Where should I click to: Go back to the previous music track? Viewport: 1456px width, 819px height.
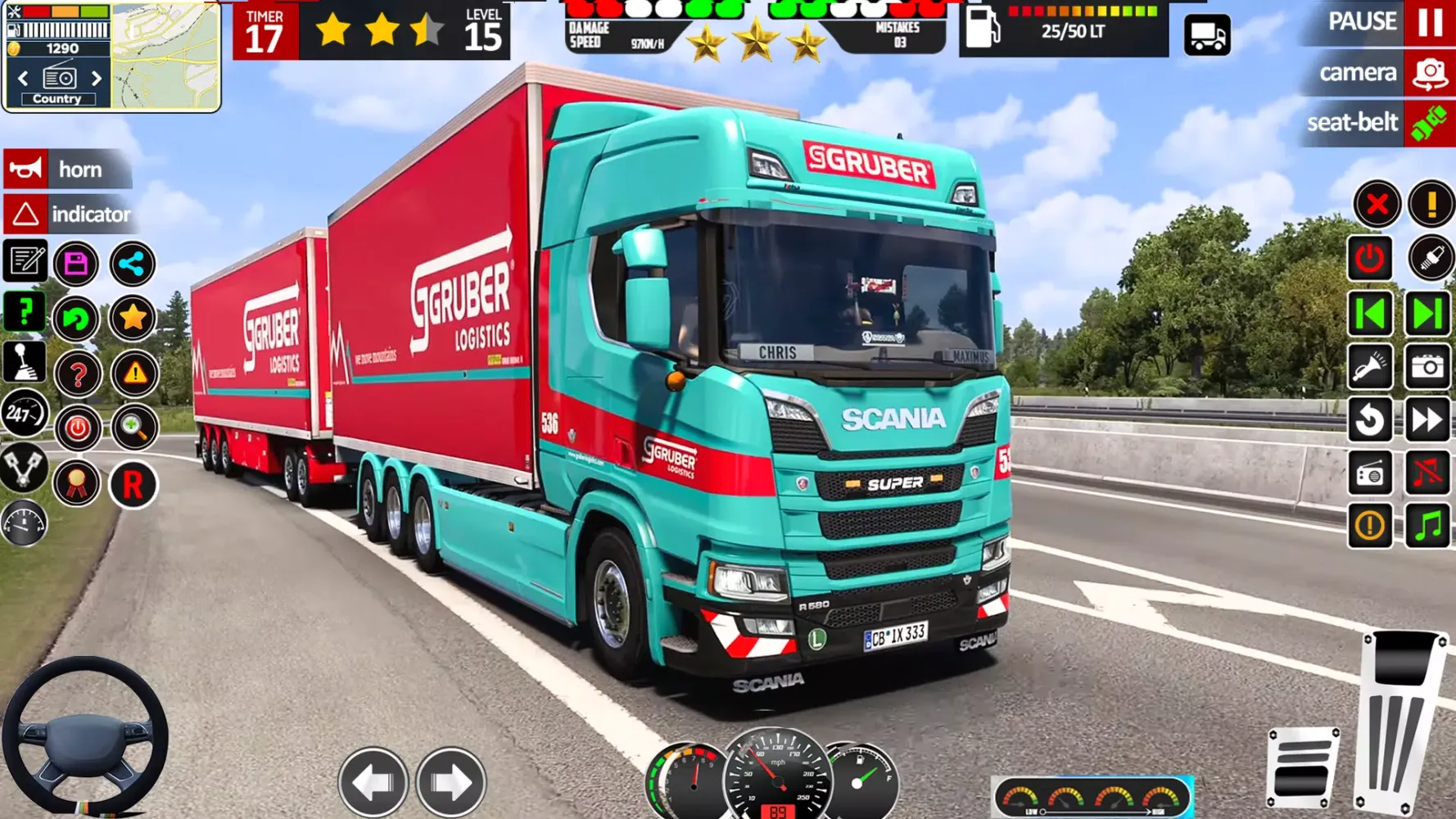1370,314
